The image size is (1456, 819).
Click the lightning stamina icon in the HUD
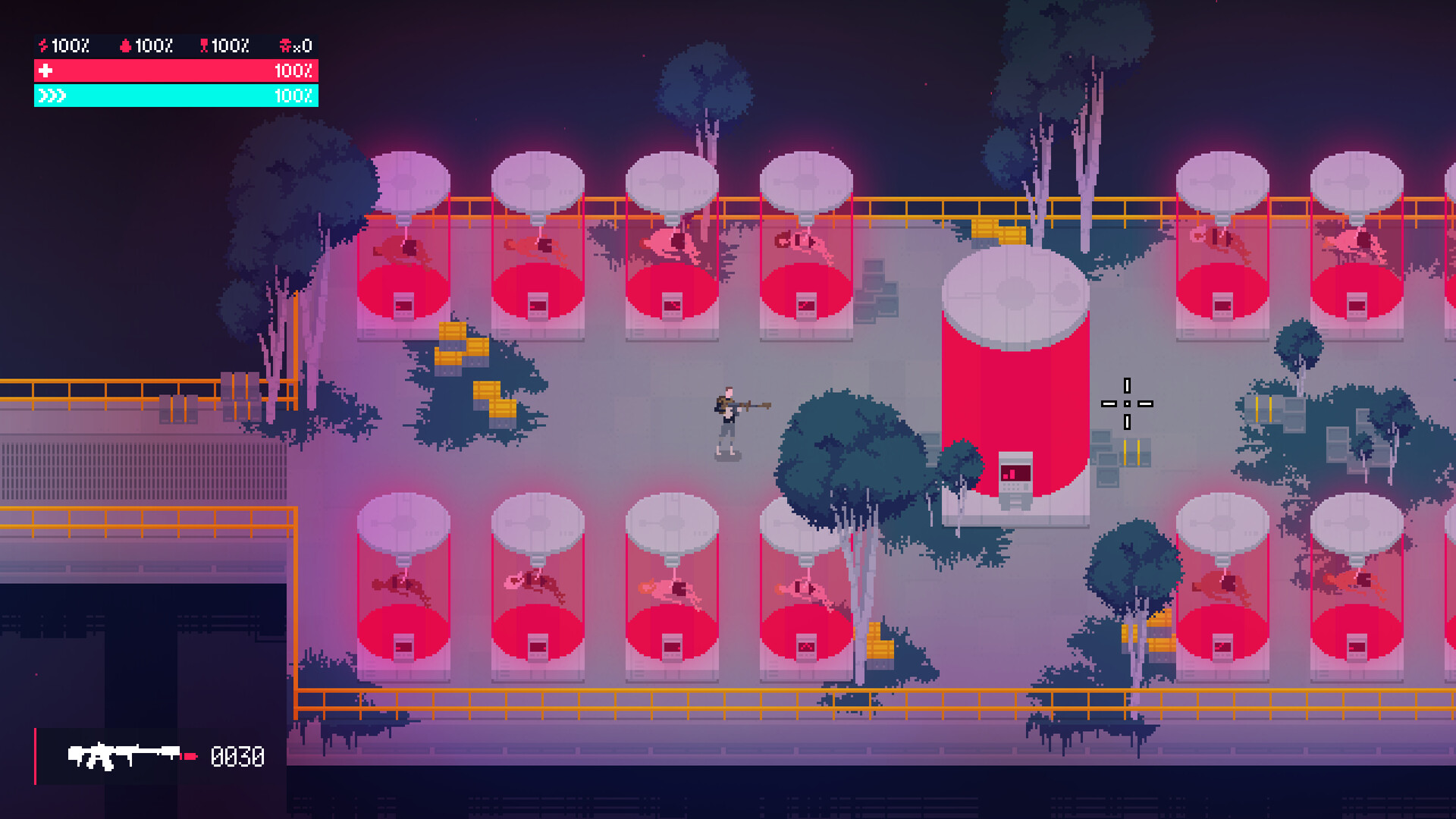pos(43,45)
